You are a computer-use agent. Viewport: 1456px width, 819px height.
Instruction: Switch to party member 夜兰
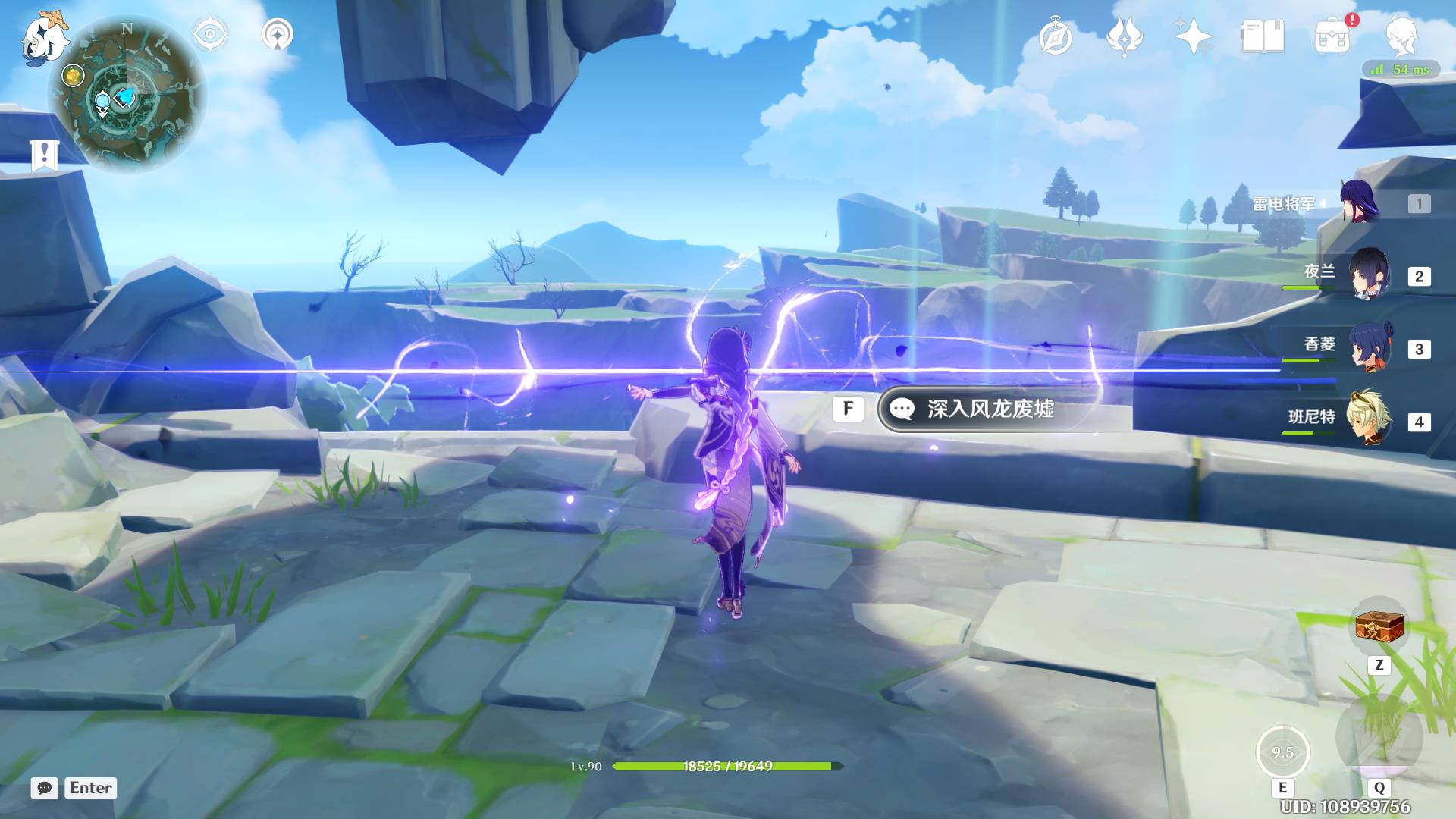point(1369,275)
